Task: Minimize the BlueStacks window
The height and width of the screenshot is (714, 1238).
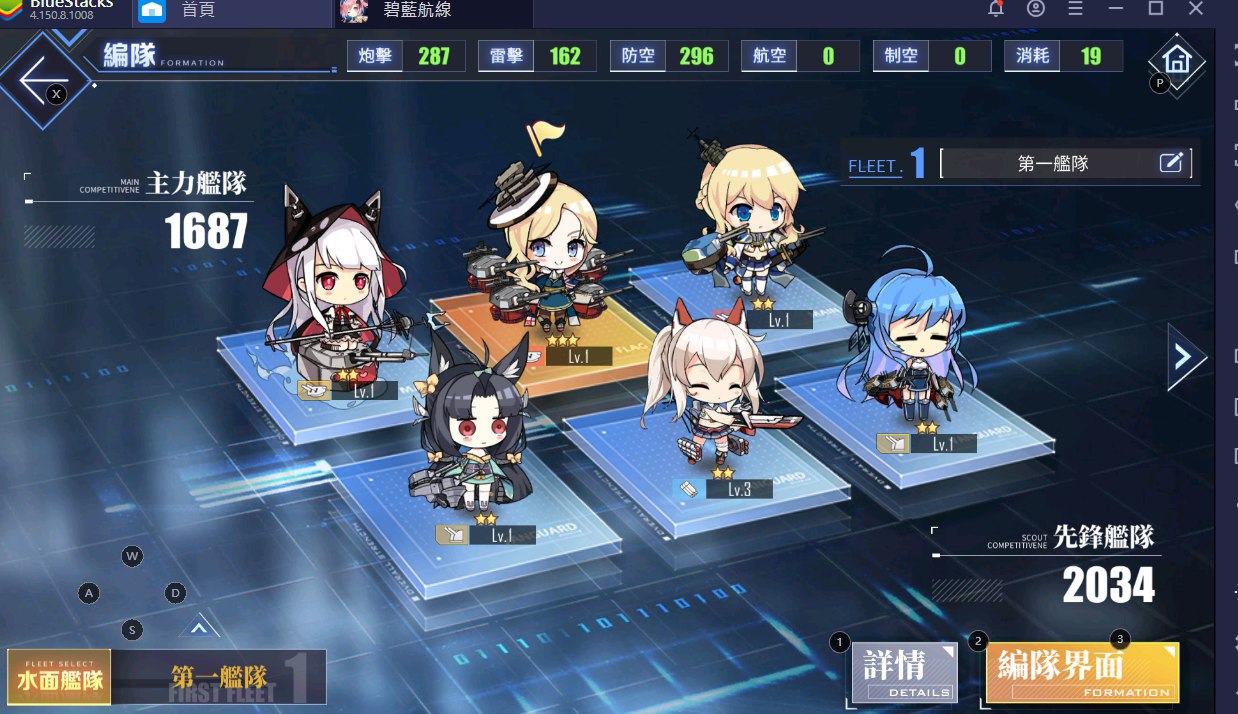Action: click(x=1115, y=9)
